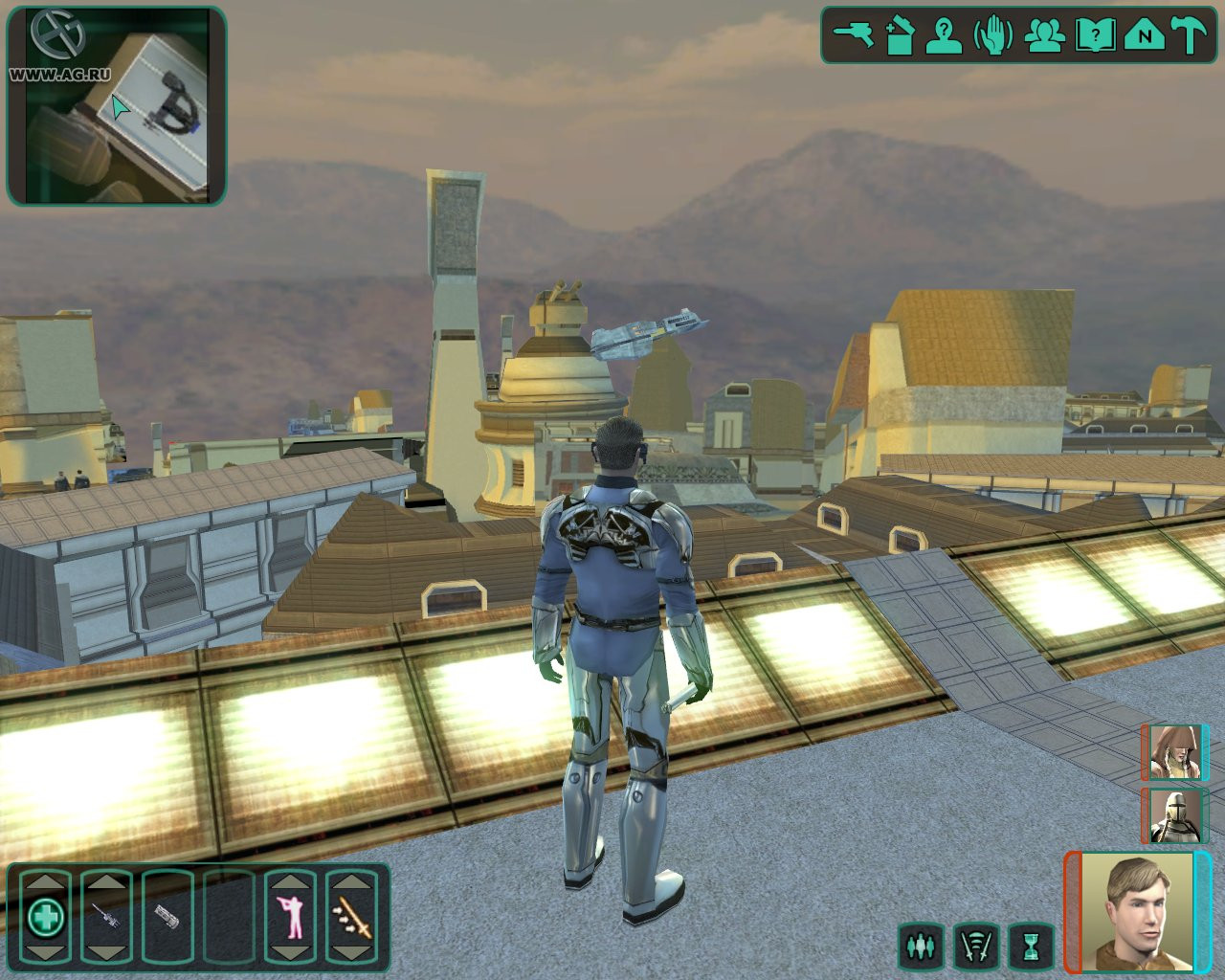Select the rifle item action slot
The width and height of the screenshot is (1225, 980).
(105, 918)
